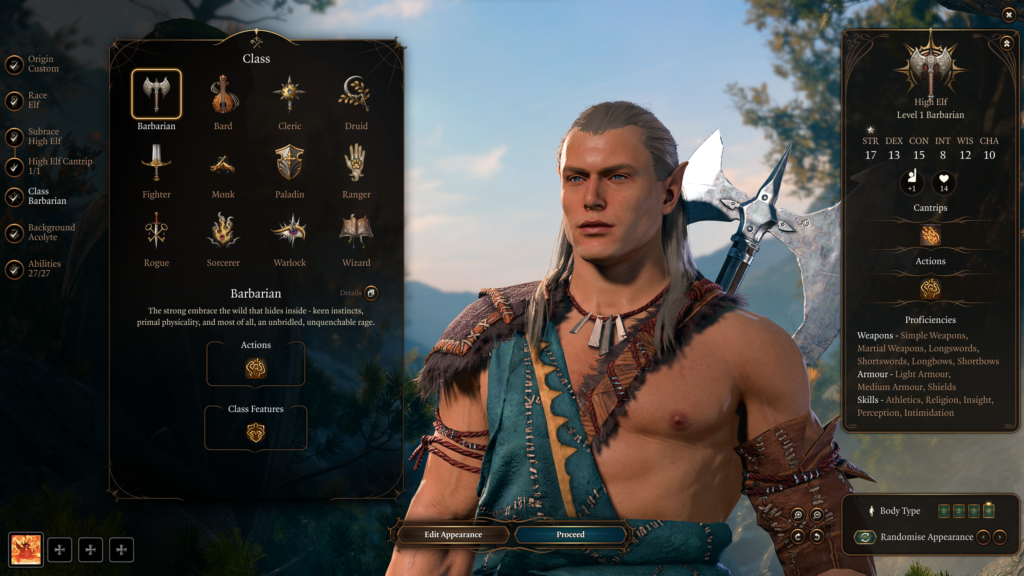Pick the Warlock class
This screenshot has height=576, width=1024.
pos(290,231)
